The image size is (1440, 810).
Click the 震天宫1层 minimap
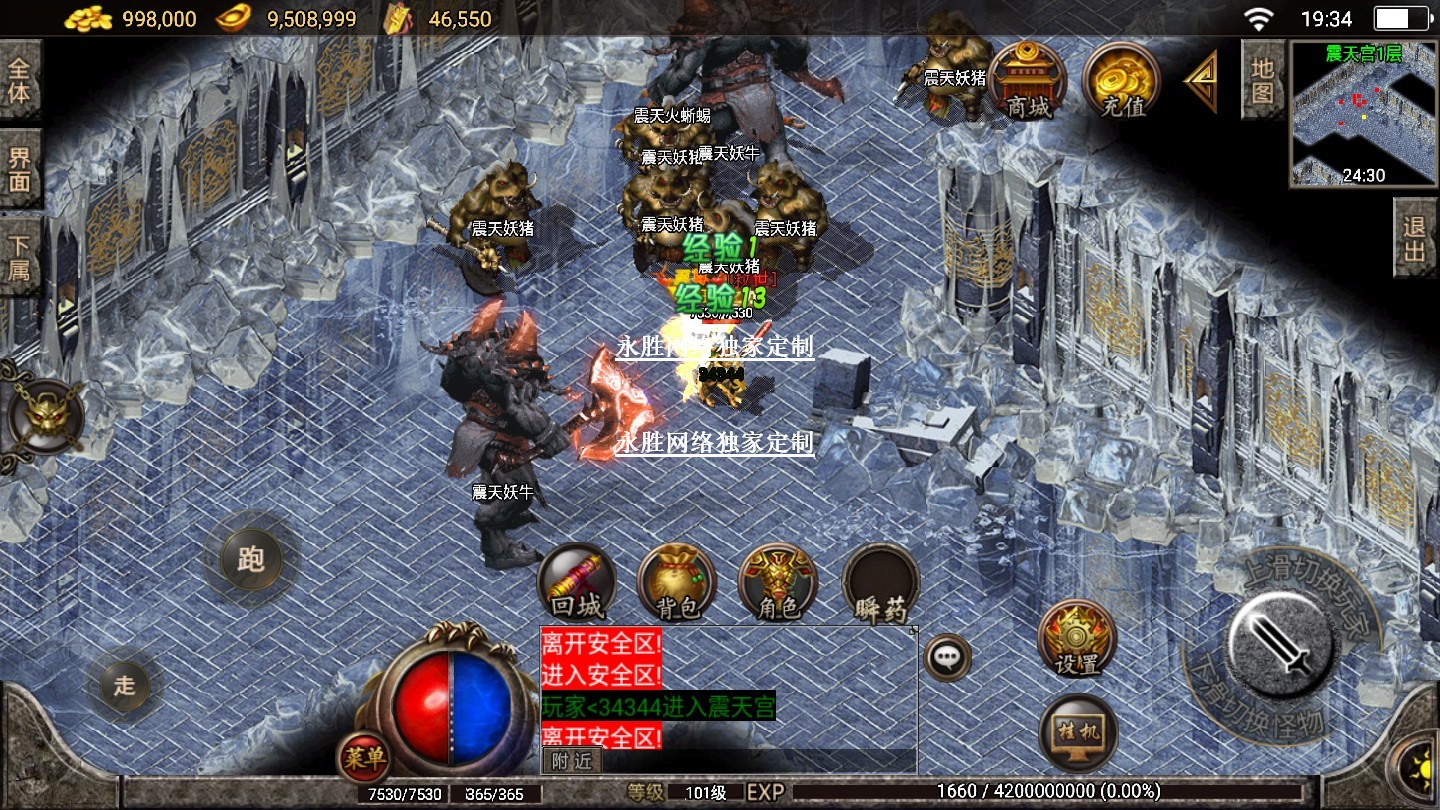tap(1364, 112)
